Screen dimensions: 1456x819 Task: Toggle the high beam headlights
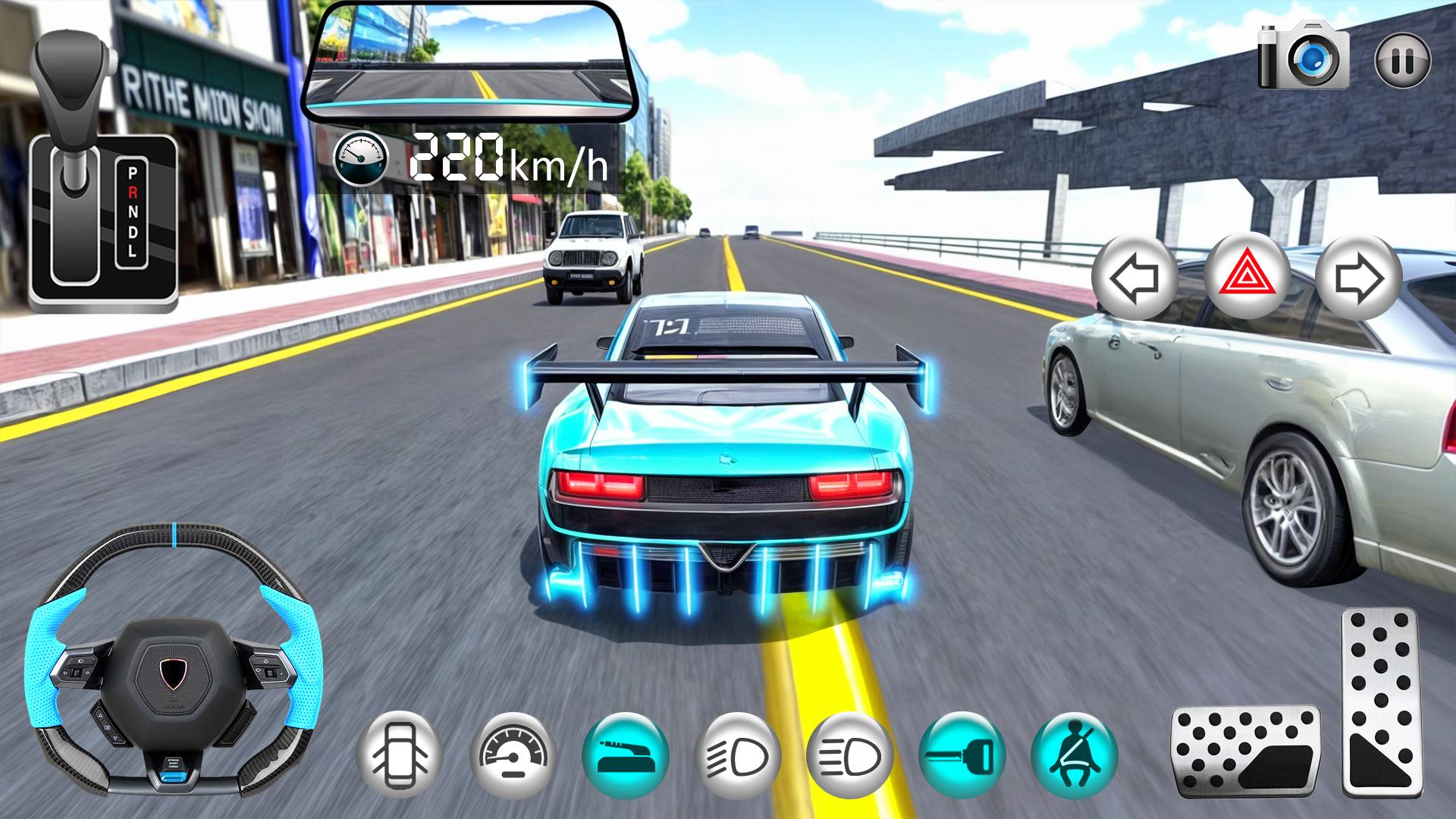pyautogui.click(x=849, y=756)
